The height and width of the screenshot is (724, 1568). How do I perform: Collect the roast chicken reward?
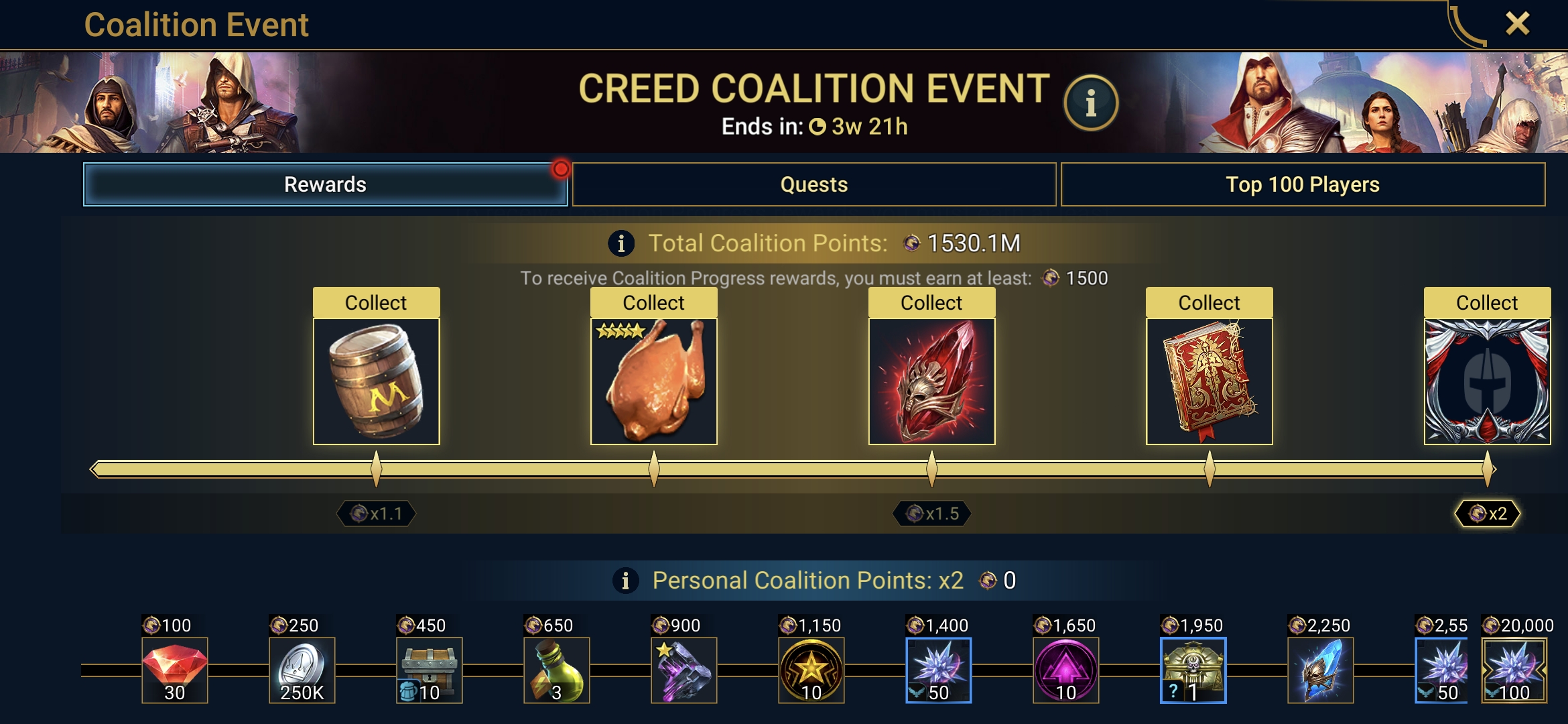pyautogui.click(x=653, y=303)
